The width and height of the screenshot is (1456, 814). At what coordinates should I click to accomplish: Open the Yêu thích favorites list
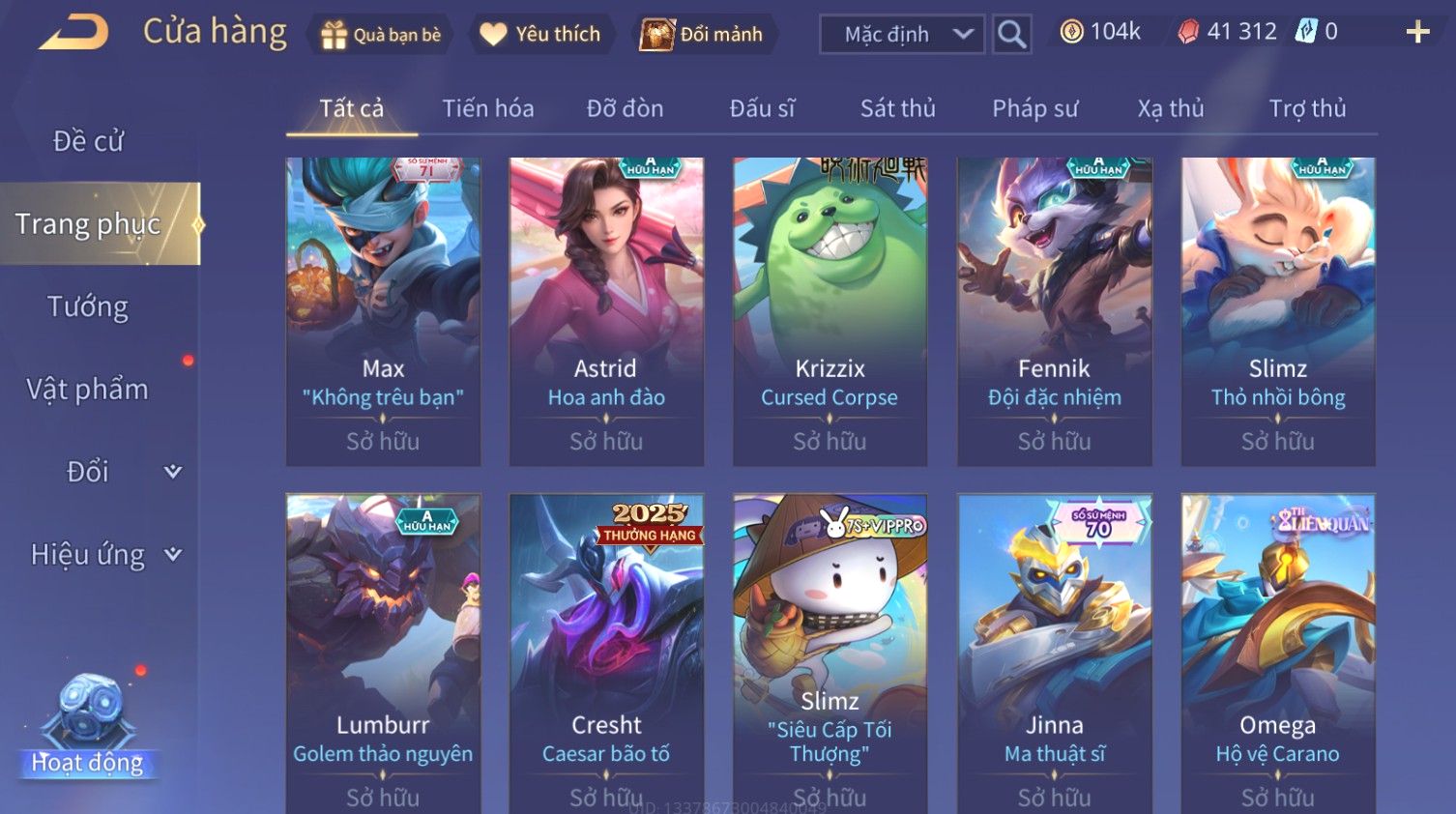click(x=540, y=35)
